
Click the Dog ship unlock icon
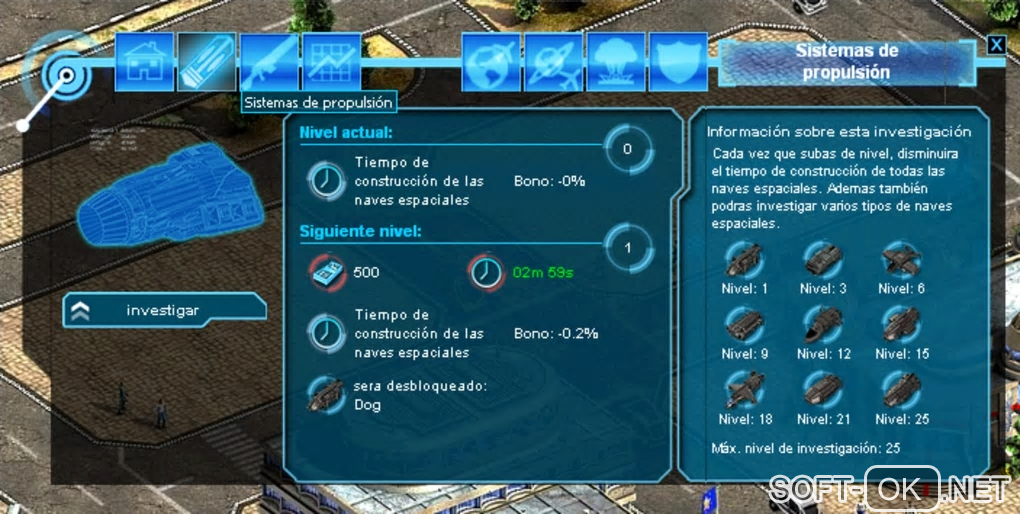pyautogui.click(x=326, y=394)
